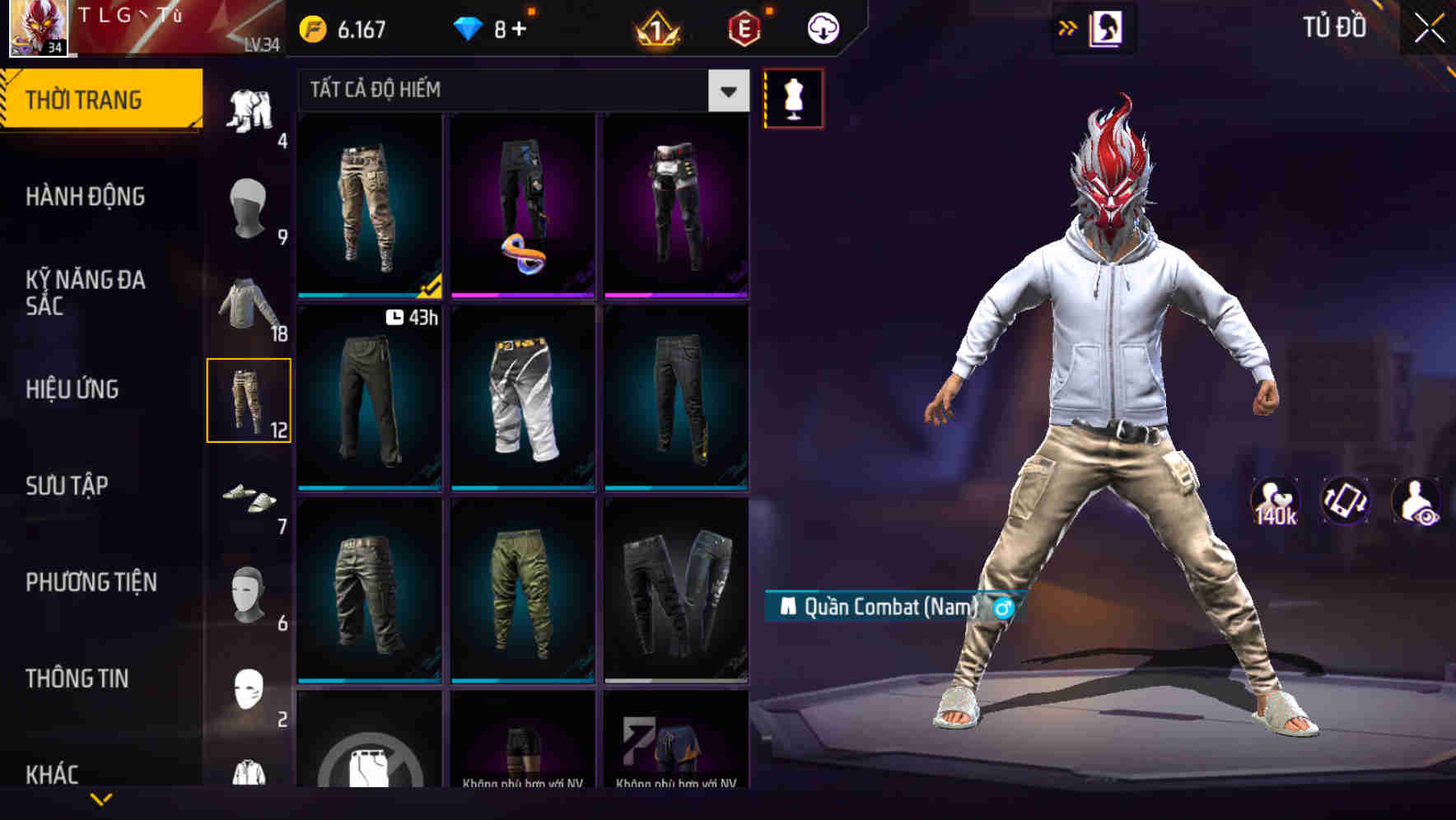The image size is (1456, 820).
Task: Toggle the mannequin display button
Action: [x=793, y=98]
